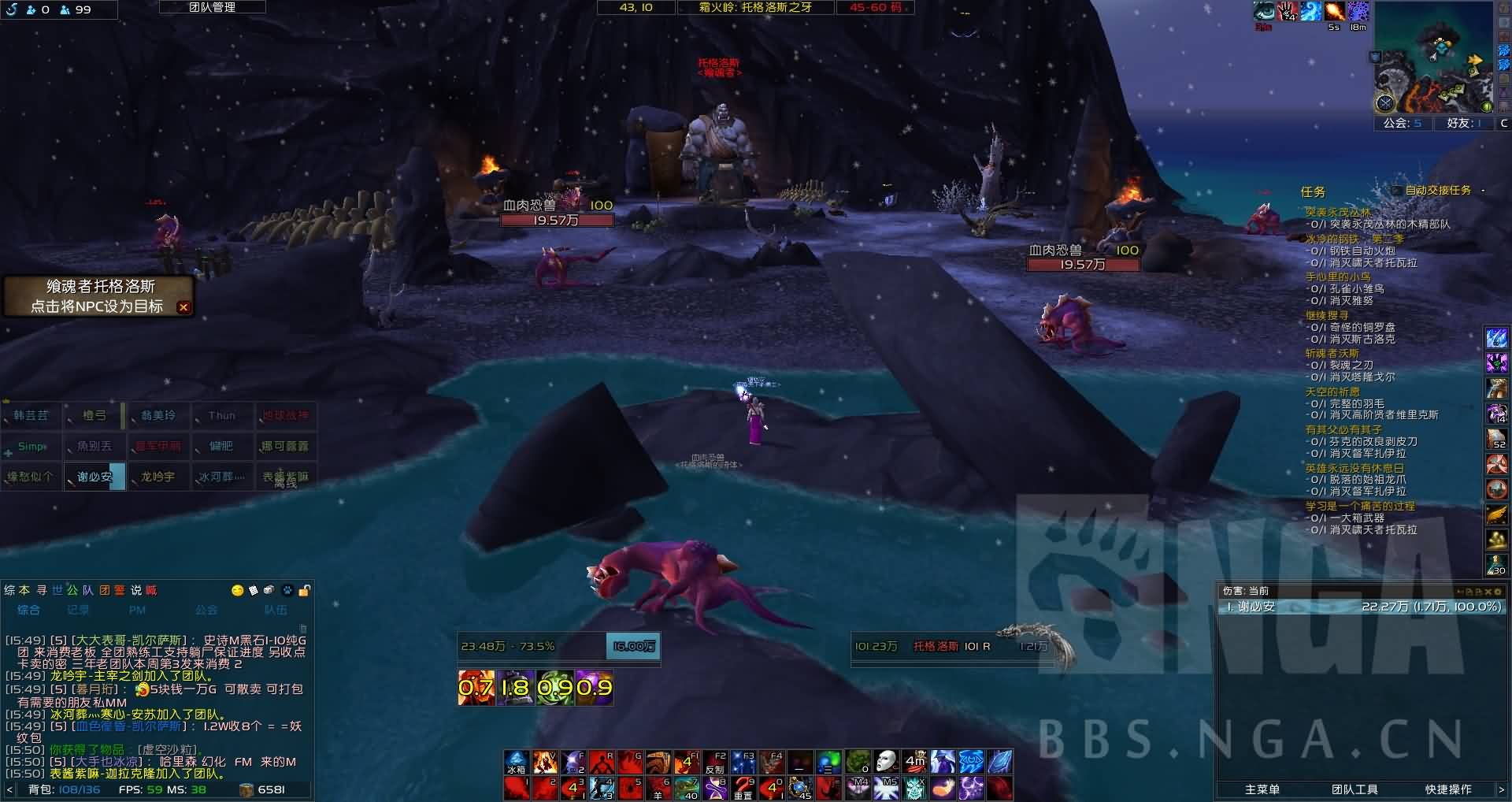Target the NPC via the 点击将NPC设为目标 button

(x=96, y=306)
